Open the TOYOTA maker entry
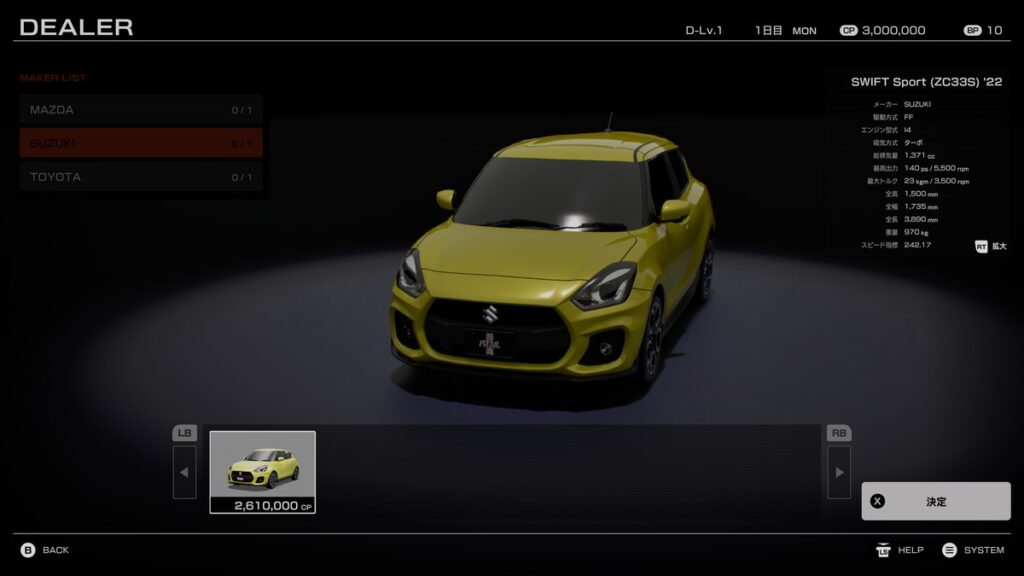The height and width of the screenshot is (576, 1024). point(141,177)
